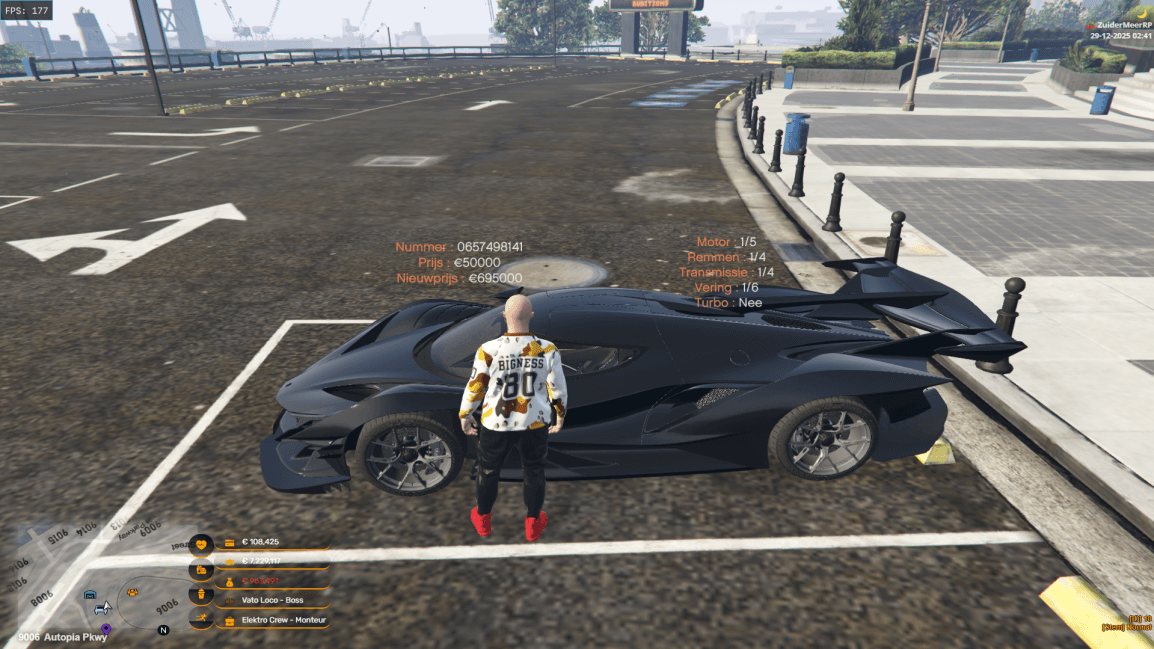This screenshot has width=1154, height=649.
Task: Select the blue garage marker on the minimap
Action: click(x=90, y=593)
